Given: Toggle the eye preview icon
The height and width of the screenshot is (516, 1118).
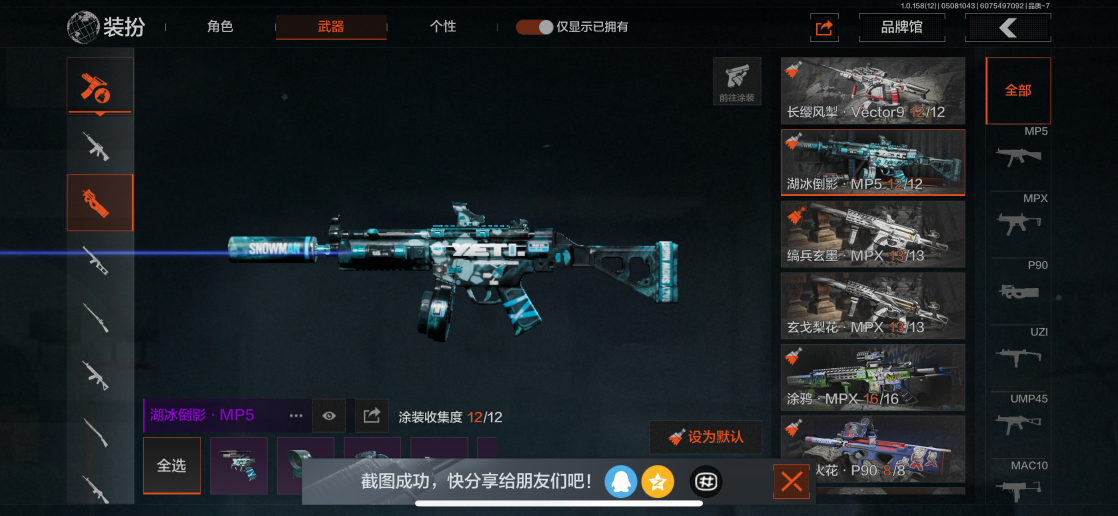Looking at the screenshot, I should (x=329, y=415).
